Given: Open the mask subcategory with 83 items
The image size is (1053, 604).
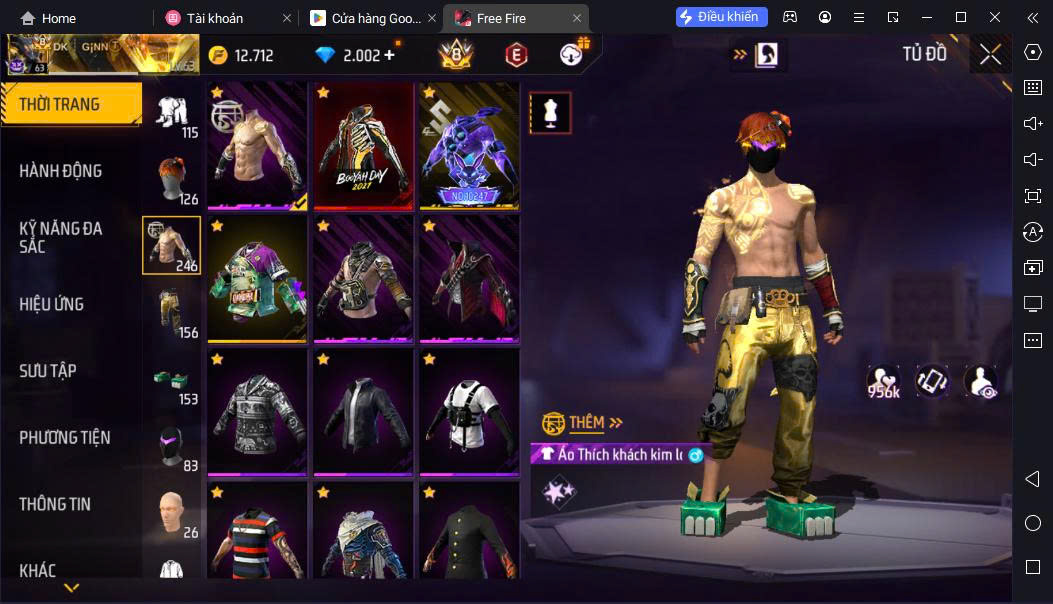Looking at the screenshot, I should [x=172, y=446].
